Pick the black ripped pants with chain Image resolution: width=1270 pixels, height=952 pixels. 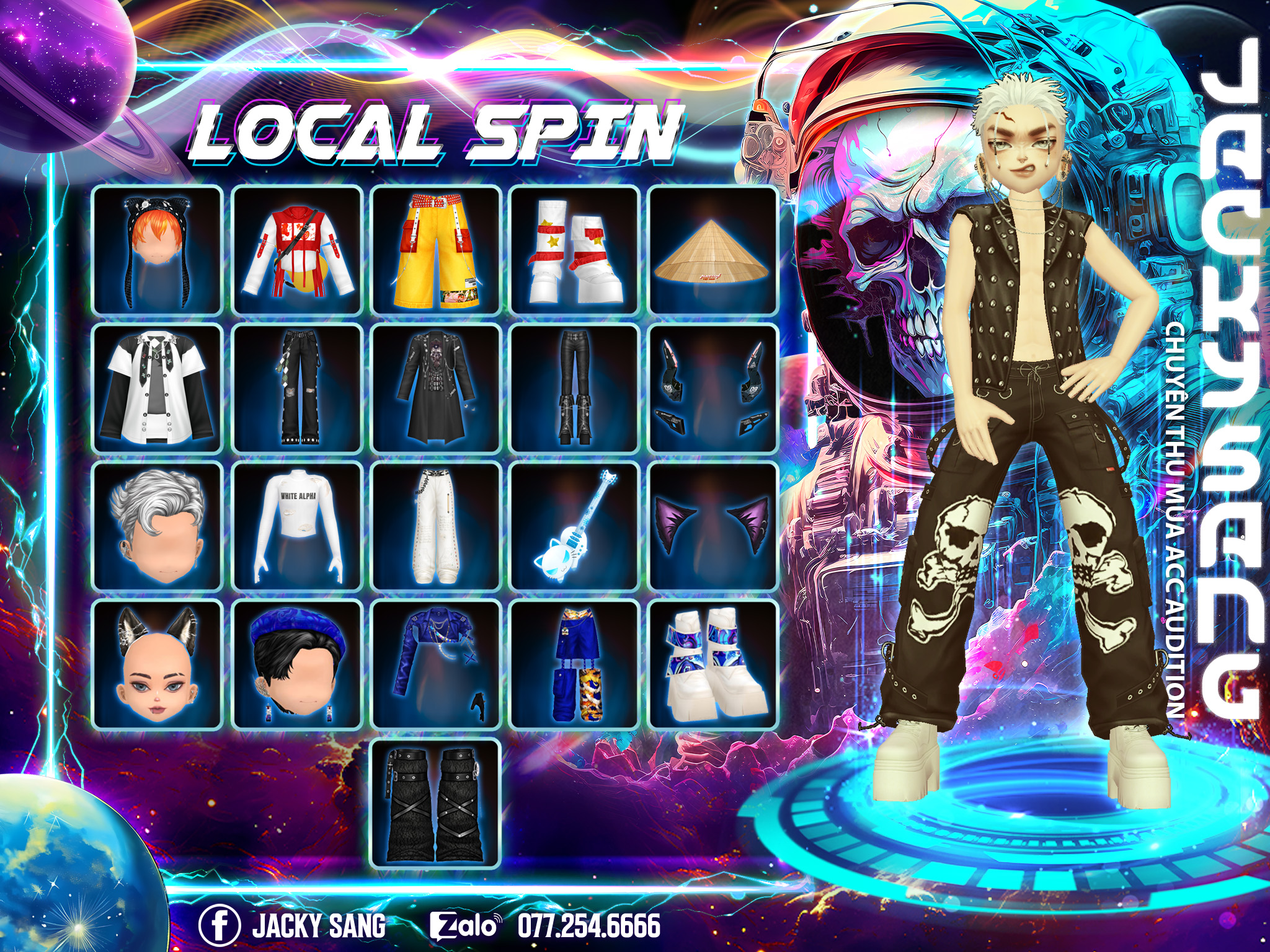coord(297,388)
